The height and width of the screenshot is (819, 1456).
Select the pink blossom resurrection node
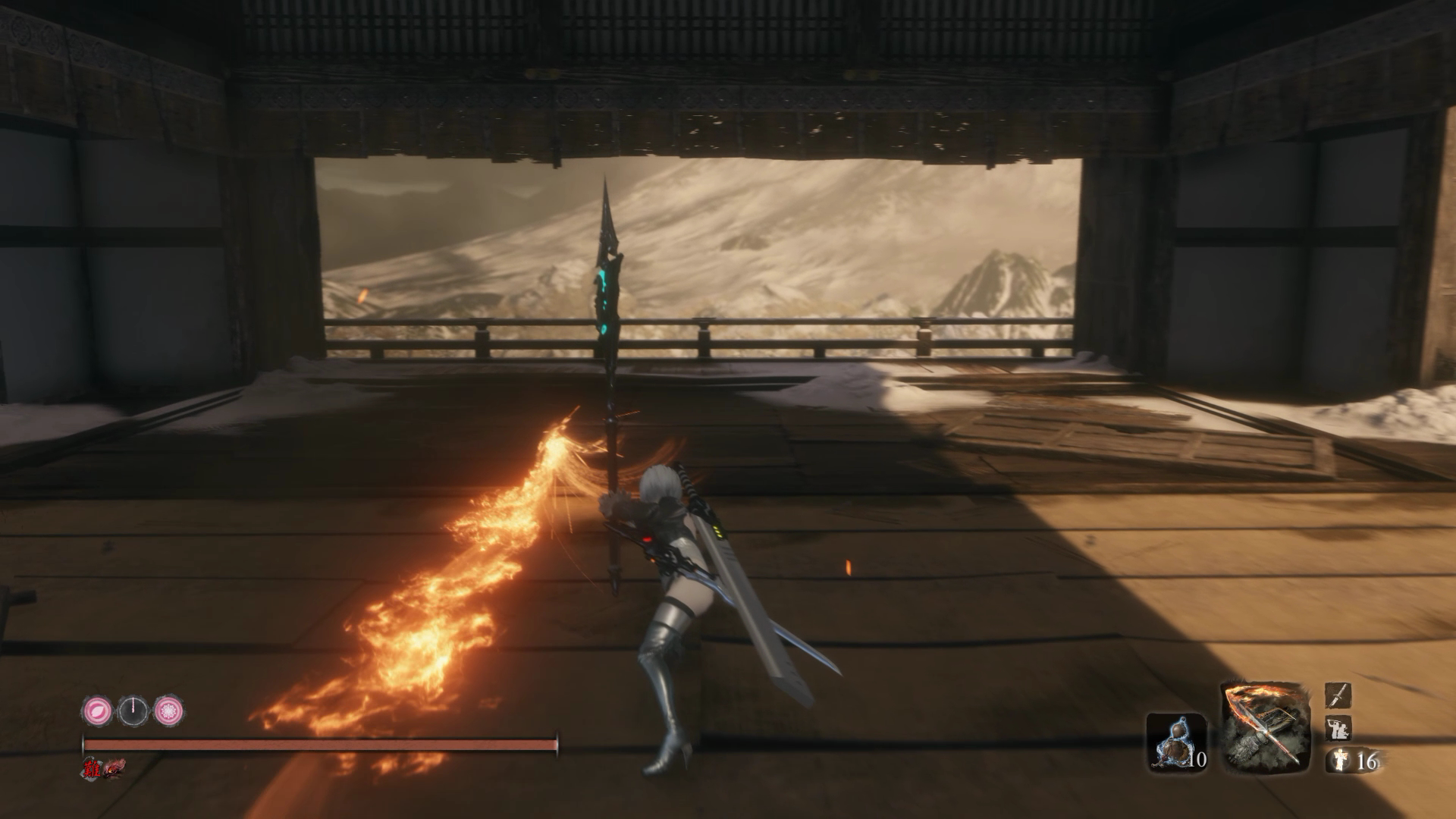(x=168, y=711)
